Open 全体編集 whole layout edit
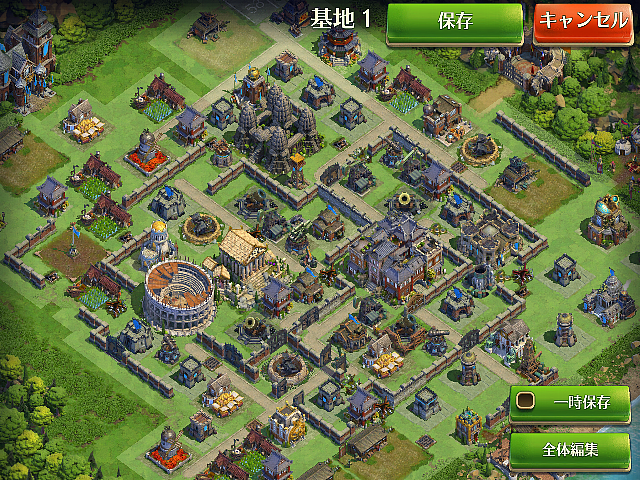 (x=570, y=449)
